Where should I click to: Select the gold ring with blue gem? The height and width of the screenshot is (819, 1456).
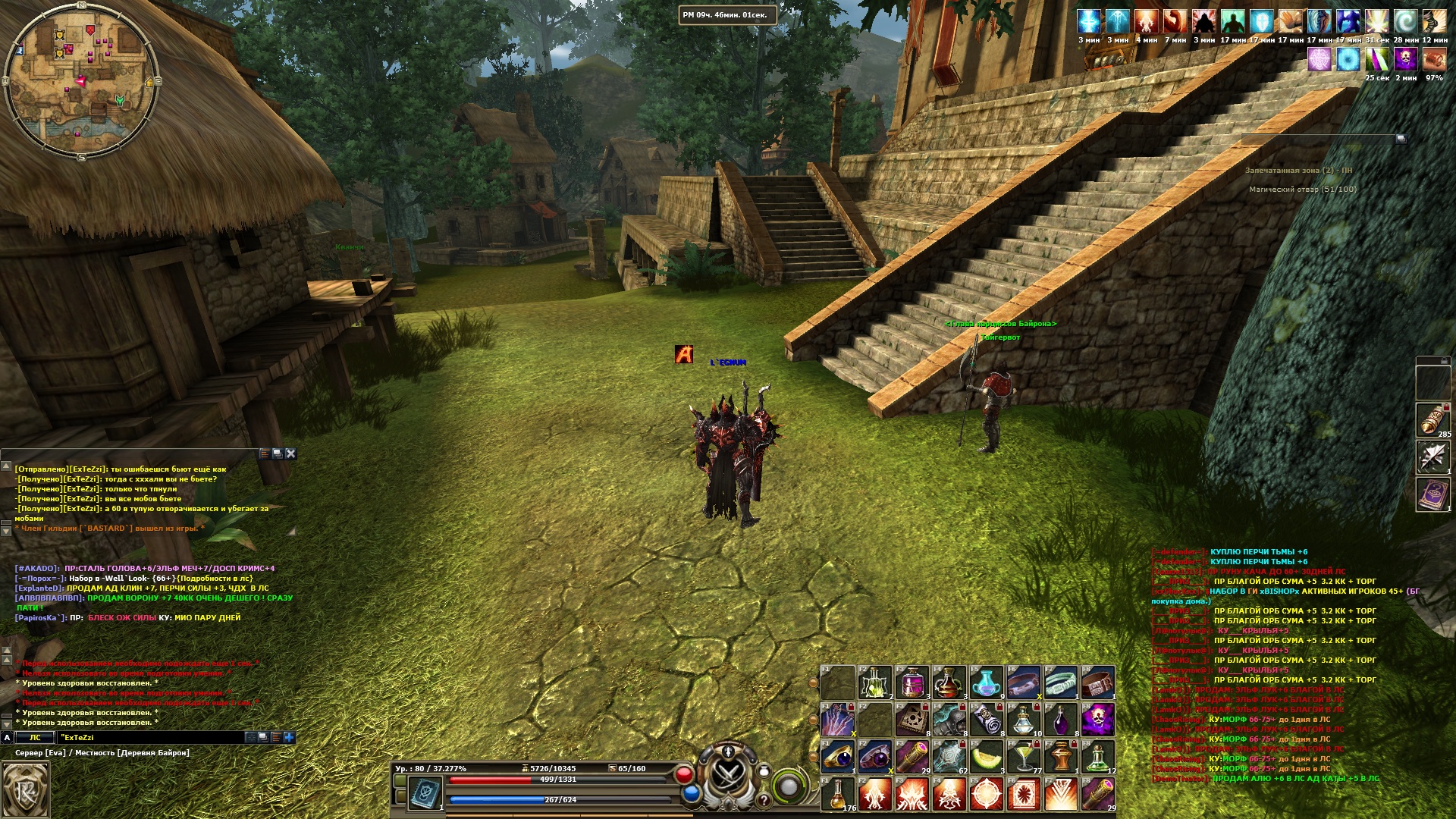click(838, 757)
